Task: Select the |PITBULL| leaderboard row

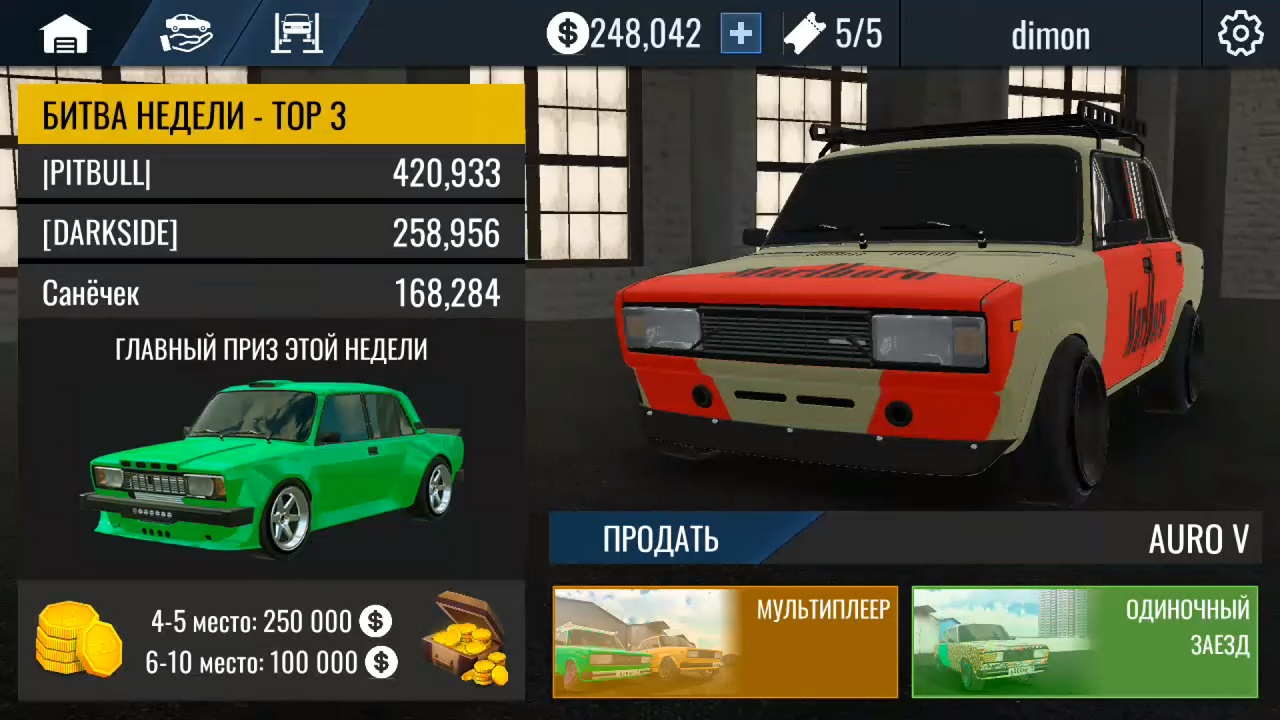Action: 271,174
